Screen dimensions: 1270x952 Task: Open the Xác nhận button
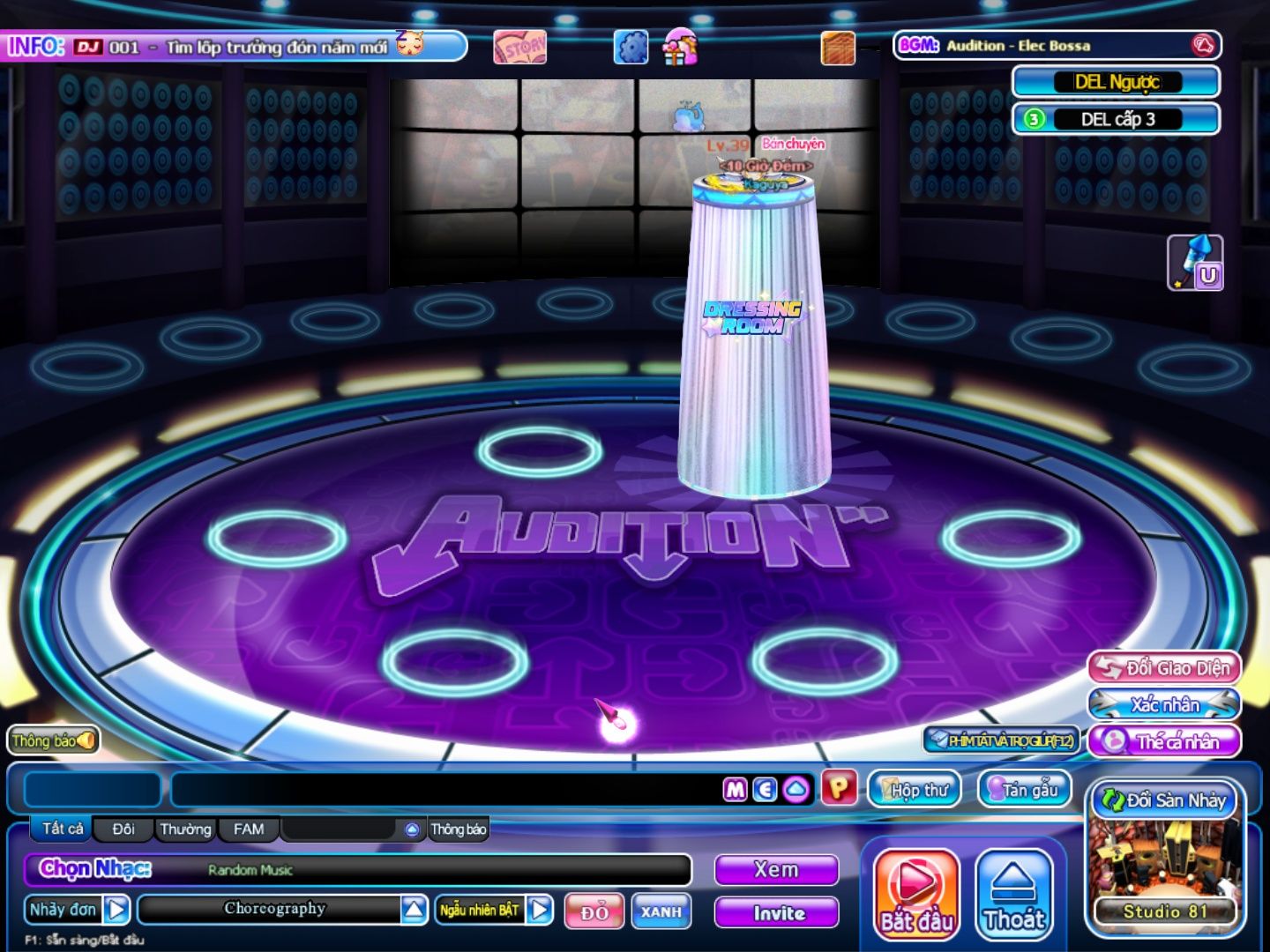(x=1165, y=704)
